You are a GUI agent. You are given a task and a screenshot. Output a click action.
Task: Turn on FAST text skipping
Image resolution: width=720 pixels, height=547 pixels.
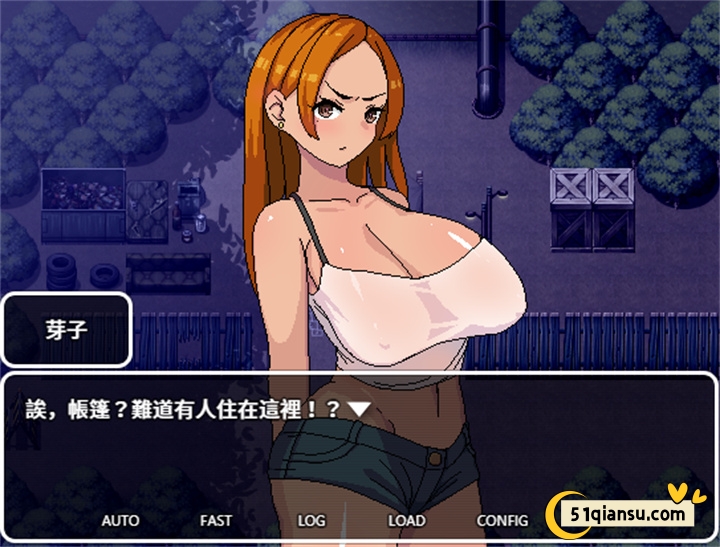click(x=215, y=521)
